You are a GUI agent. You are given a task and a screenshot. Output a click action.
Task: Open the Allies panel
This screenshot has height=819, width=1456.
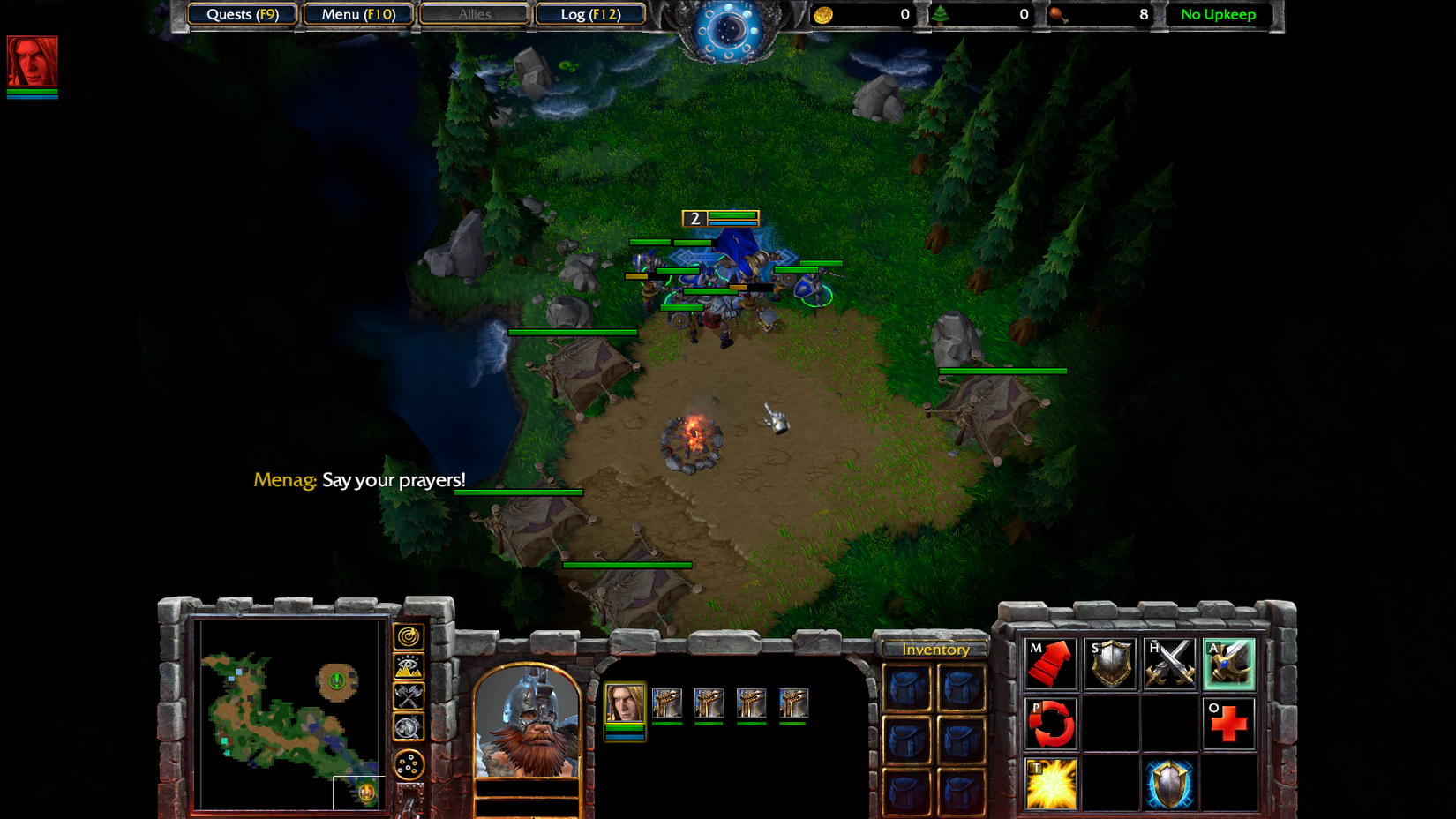pyautogui.click(x=474, y=14)
